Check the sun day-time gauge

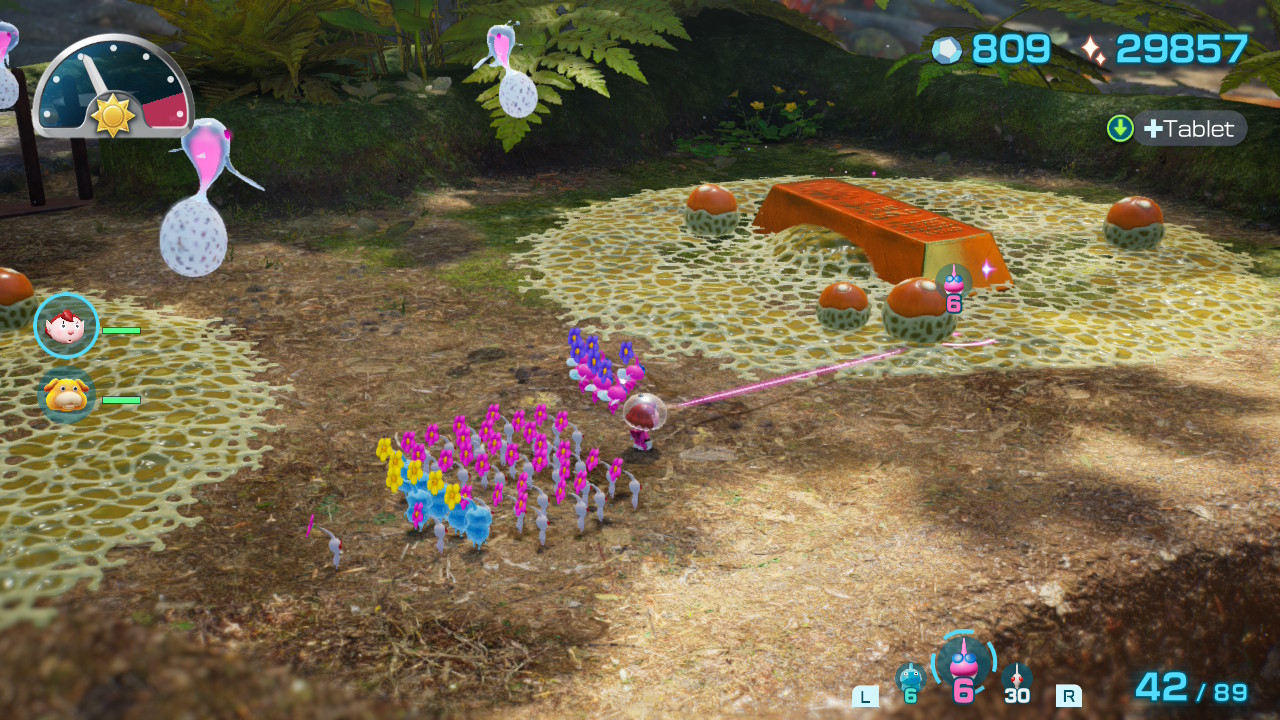click(x=113, y=88)
